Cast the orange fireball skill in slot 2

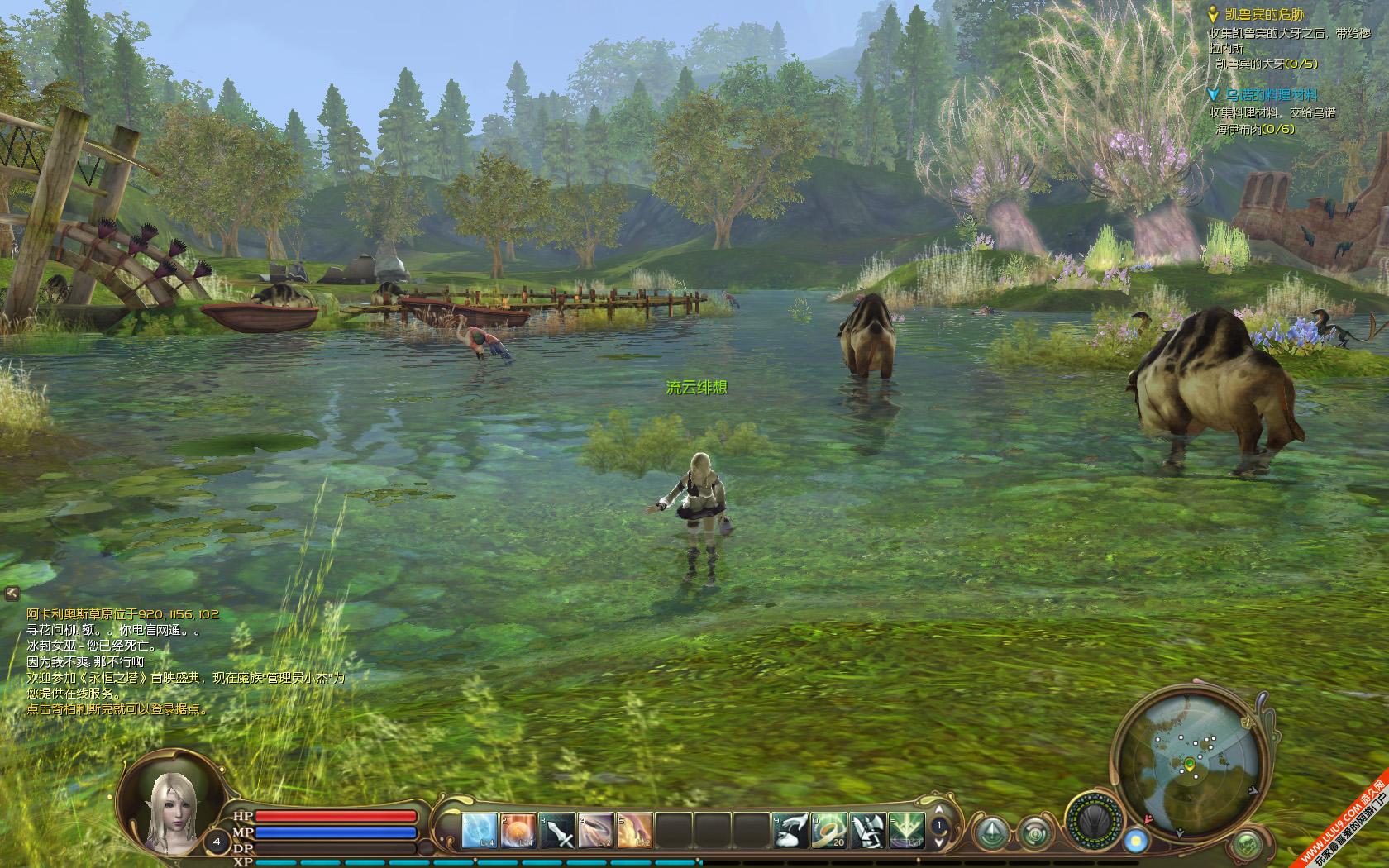click(x=518, y=831)
